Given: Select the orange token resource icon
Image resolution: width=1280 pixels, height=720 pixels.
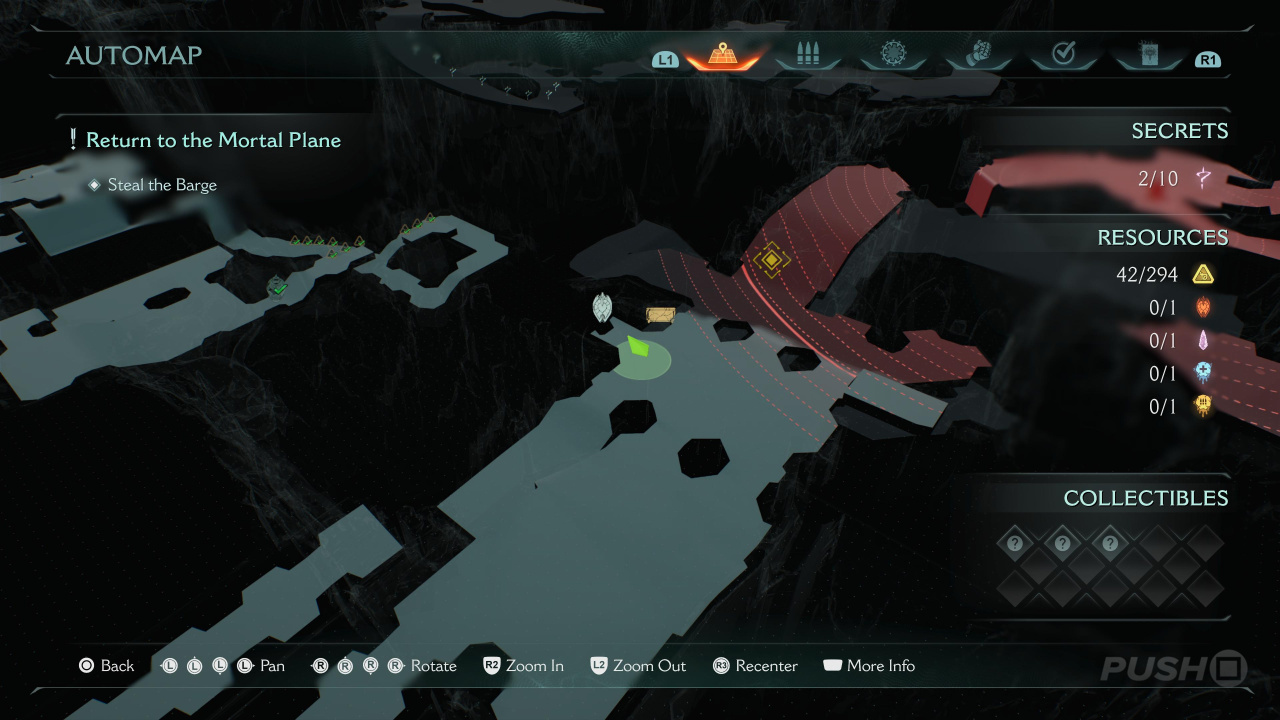Looking at the screenshot, I should pyautogui.click(x=1203, y=307).
